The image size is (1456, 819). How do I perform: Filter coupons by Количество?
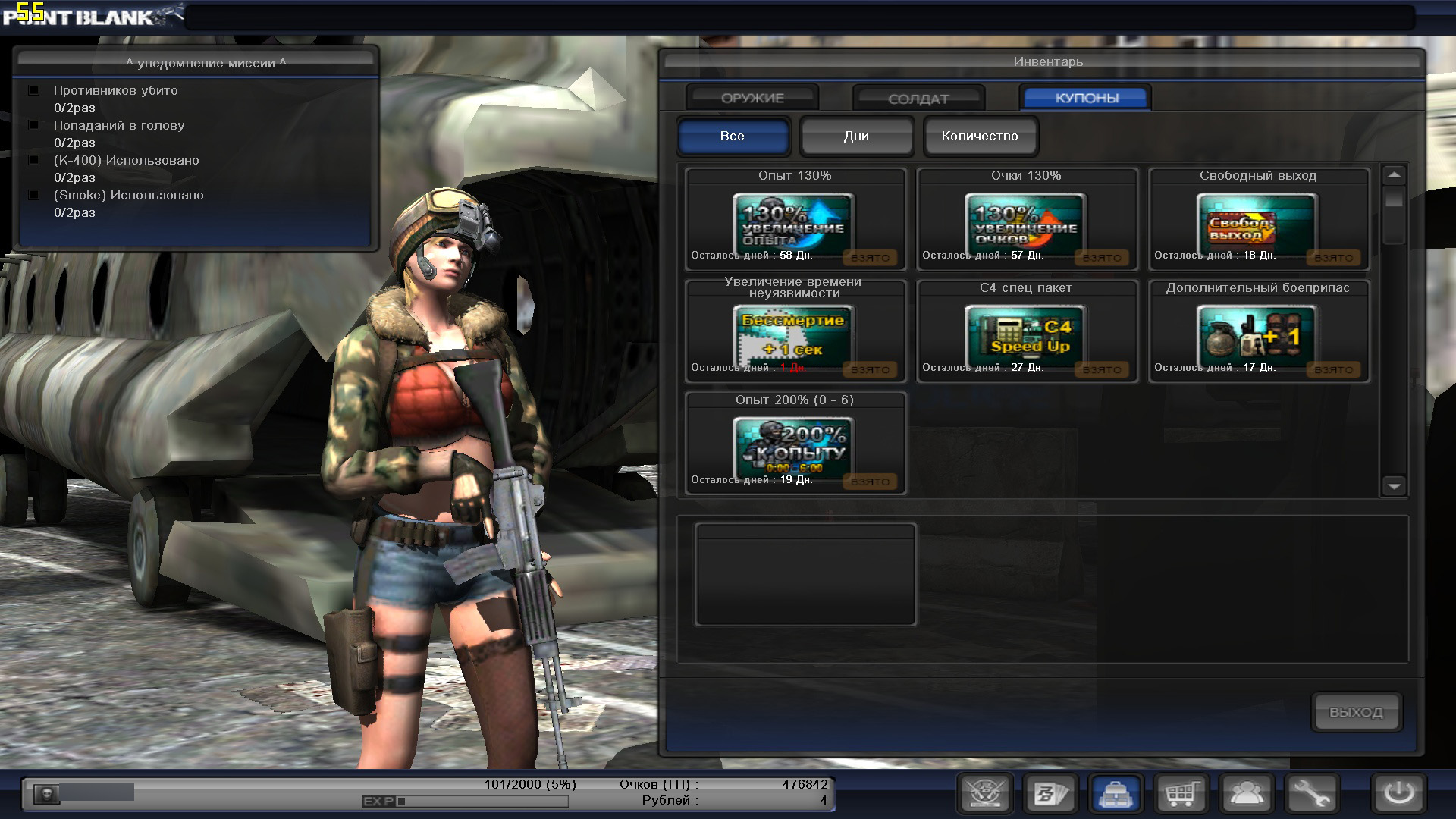point(980,136)
